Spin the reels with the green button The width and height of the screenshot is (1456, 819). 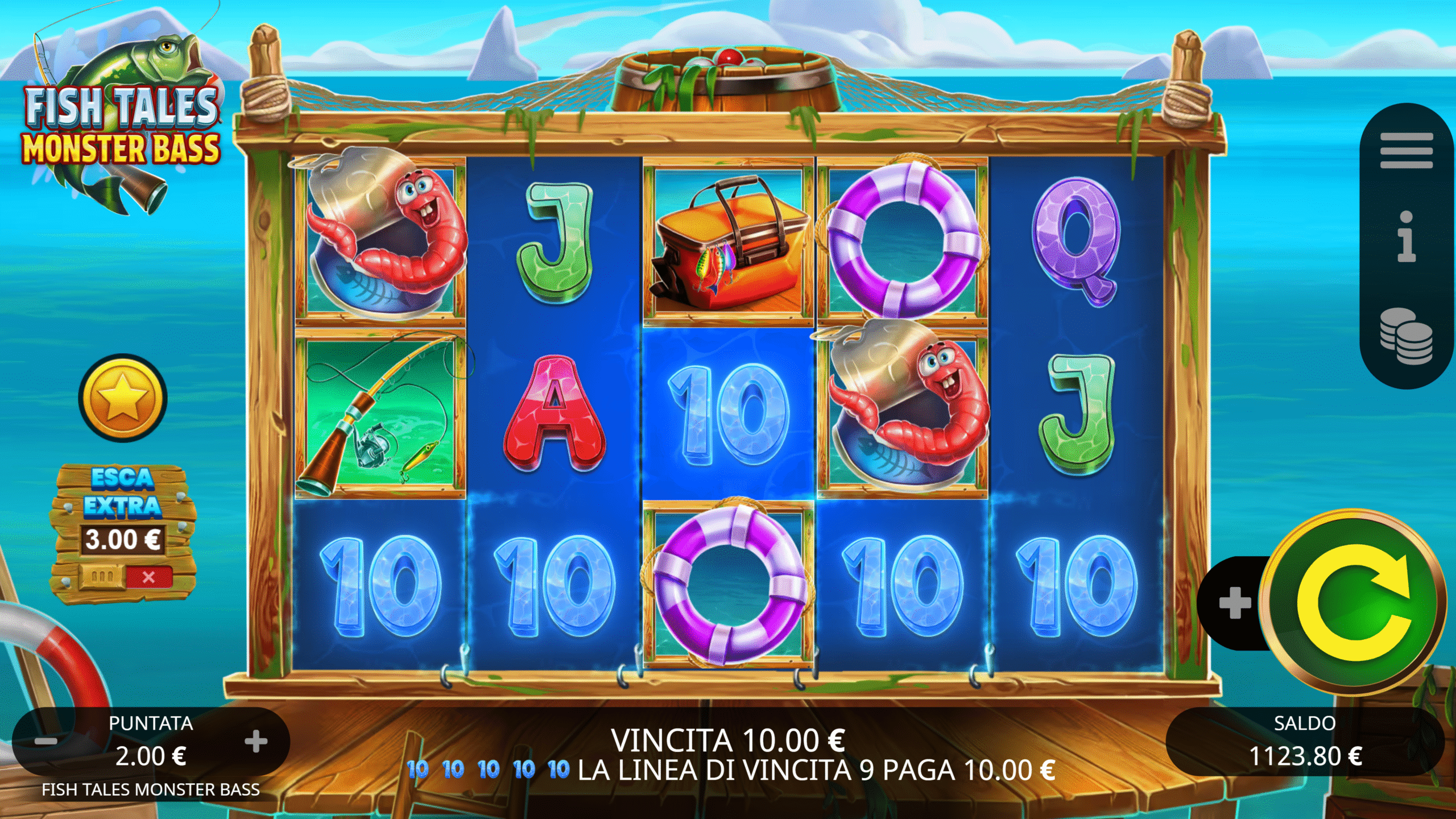tap(1353, 602)
